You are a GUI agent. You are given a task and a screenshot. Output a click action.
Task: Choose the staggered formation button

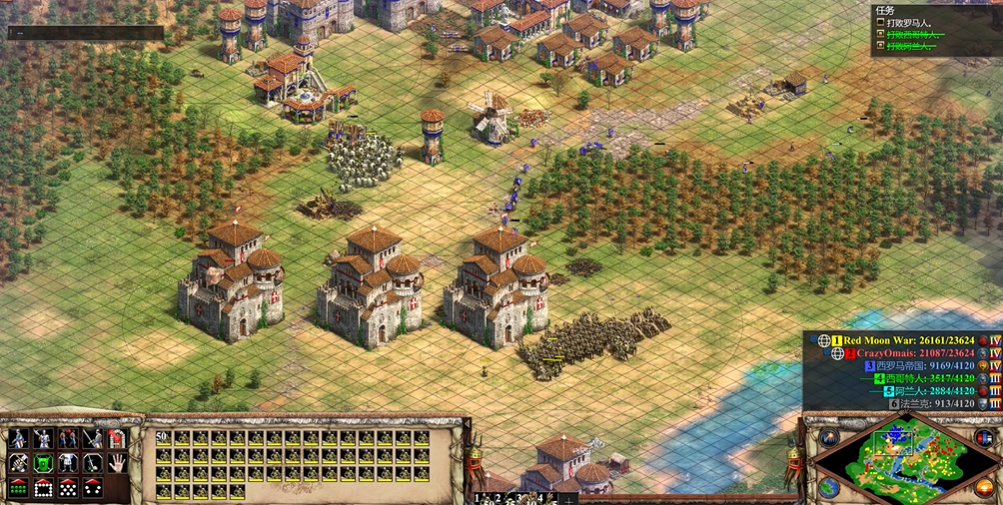click(x=68, y=488)
